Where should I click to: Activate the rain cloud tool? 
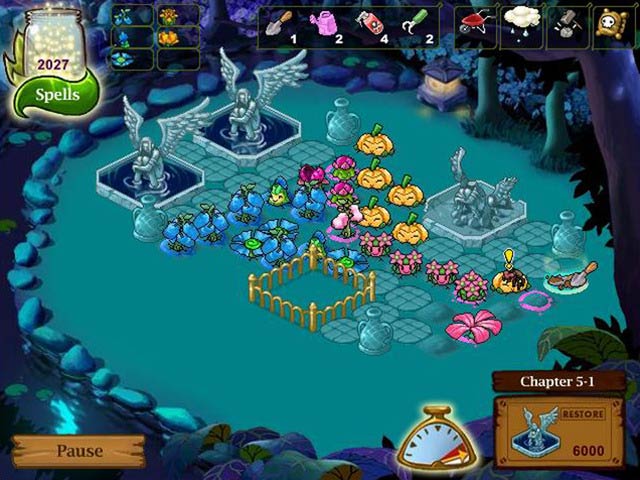[x=521, y=24]
